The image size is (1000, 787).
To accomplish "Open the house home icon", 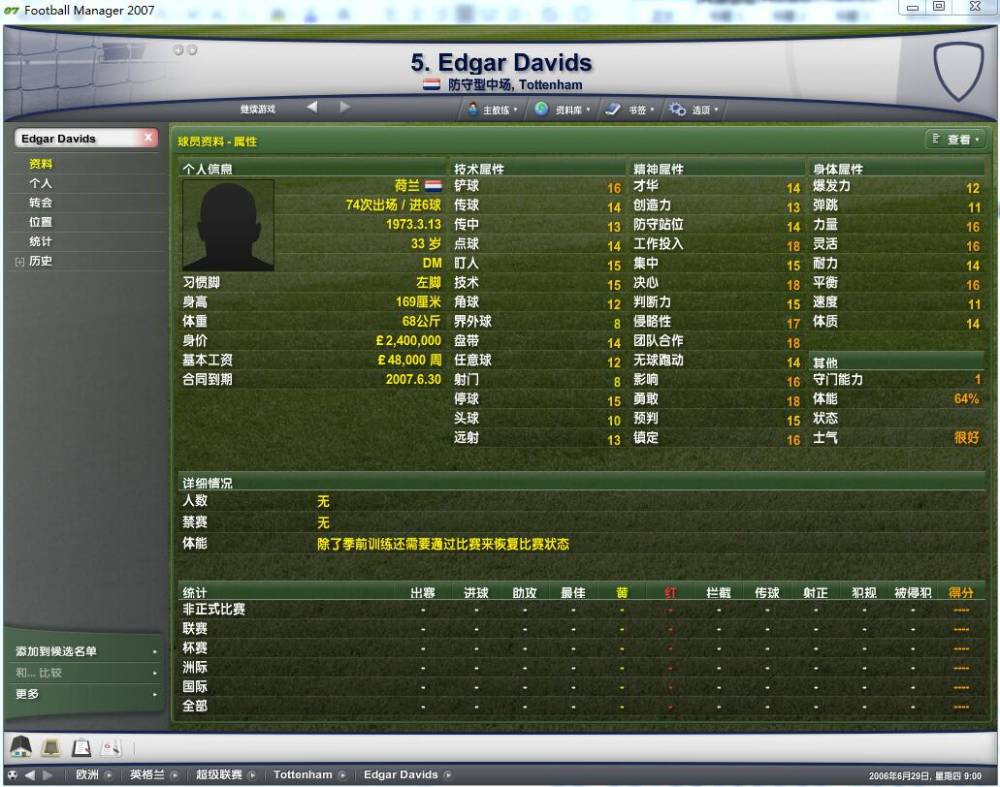I will click(x=22, y=746).
